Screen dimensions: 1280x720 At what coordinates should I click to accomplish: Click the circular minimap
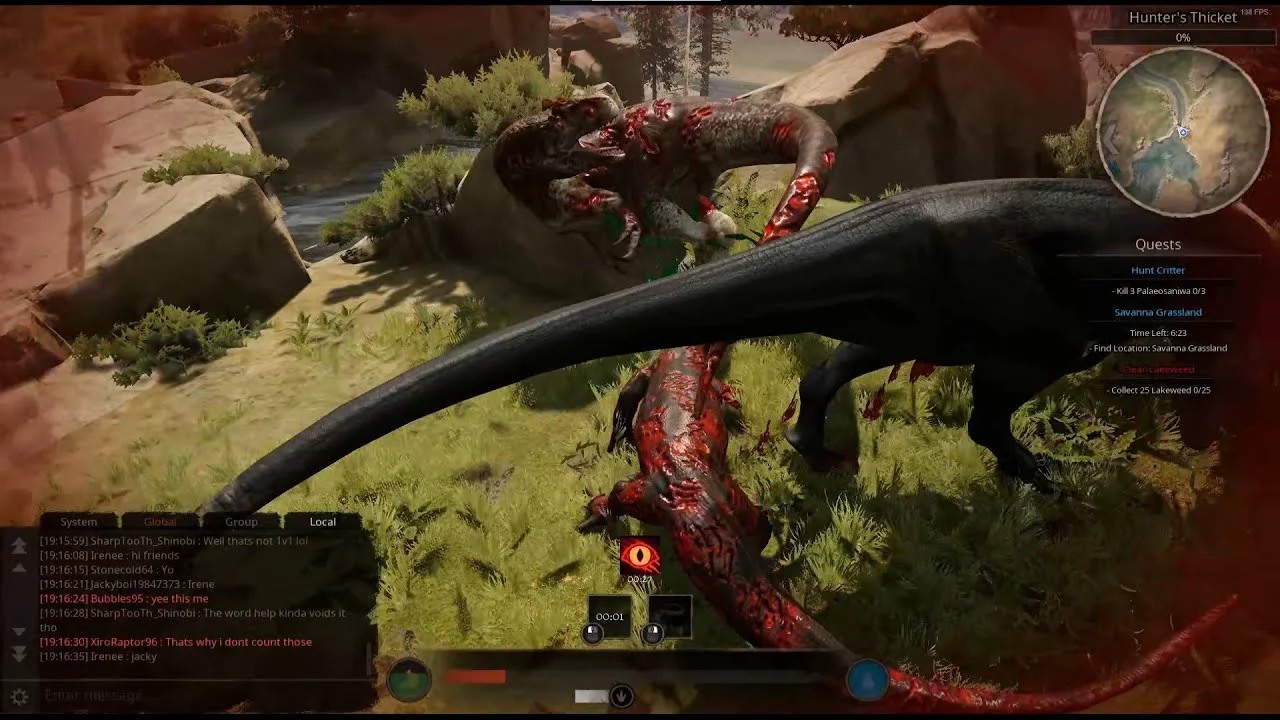1182,132
